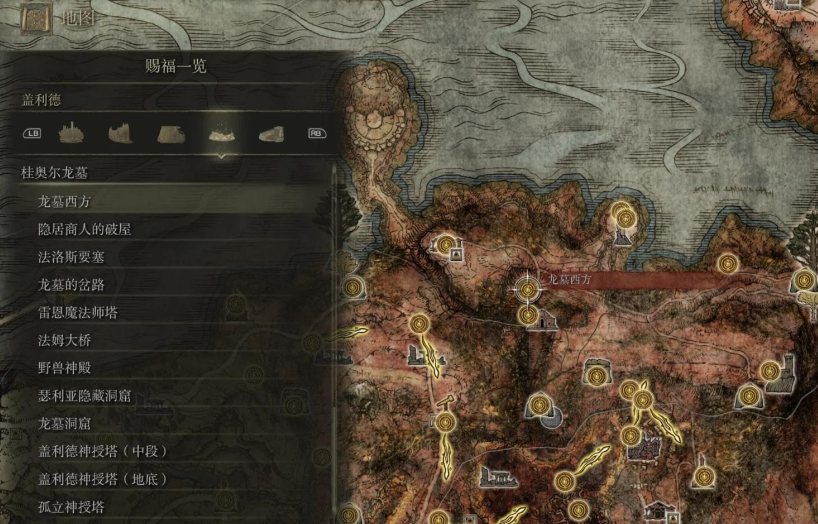Select 野兽神殿 from the grace list
Screen dimensions: 818x524
tap(65, 368)
